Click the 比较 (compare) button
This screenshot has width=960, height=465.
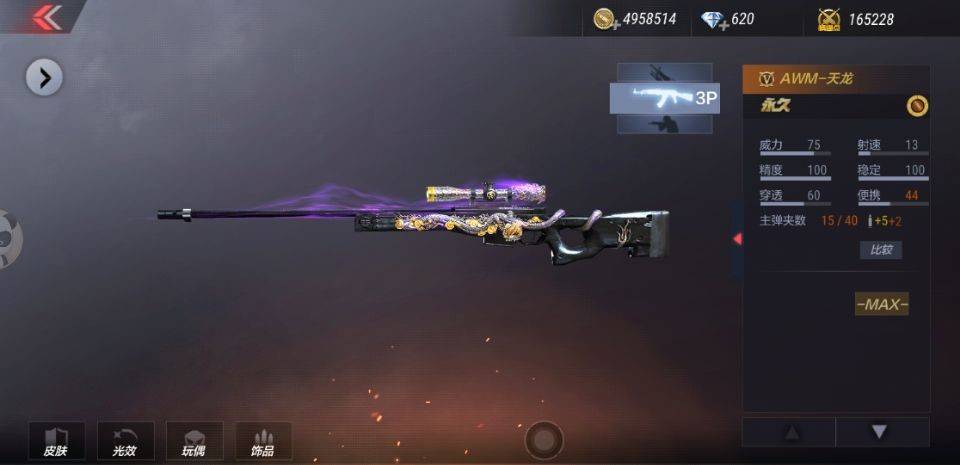pos(880,250)
